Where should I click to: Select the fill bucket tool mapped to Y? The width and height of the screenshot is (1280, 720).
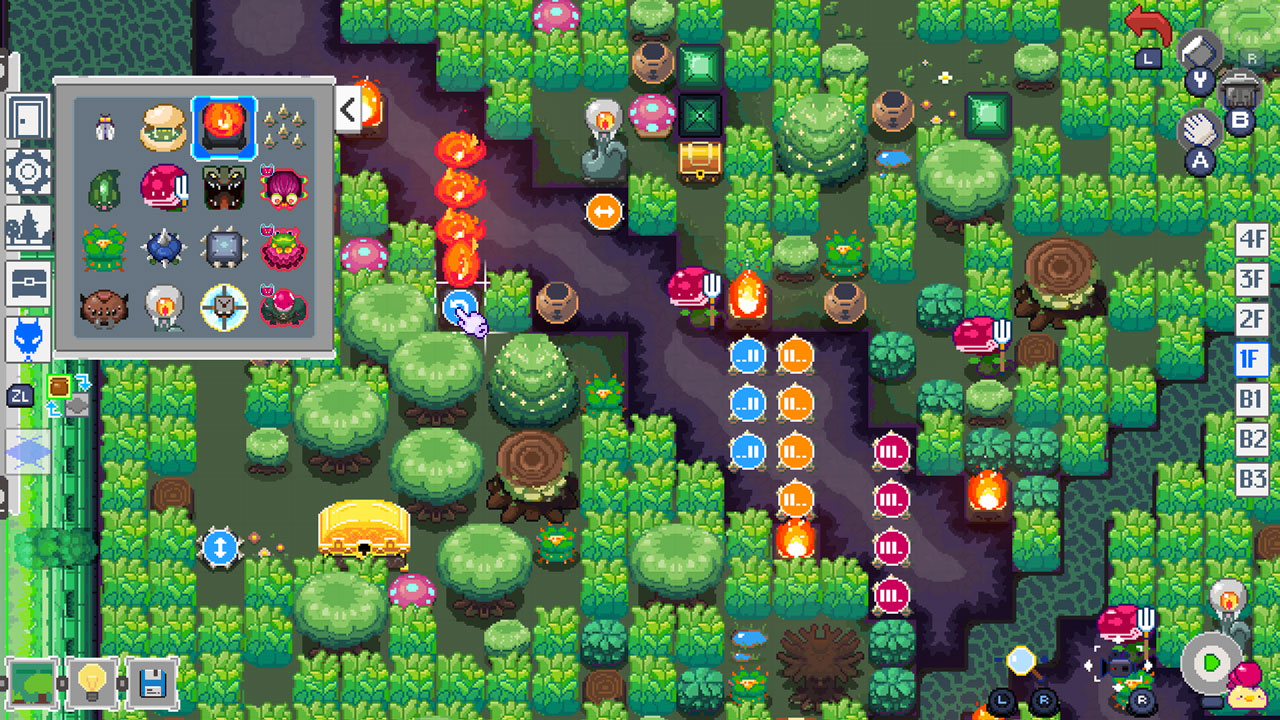pyautogui.click(x=1198, y=62)
